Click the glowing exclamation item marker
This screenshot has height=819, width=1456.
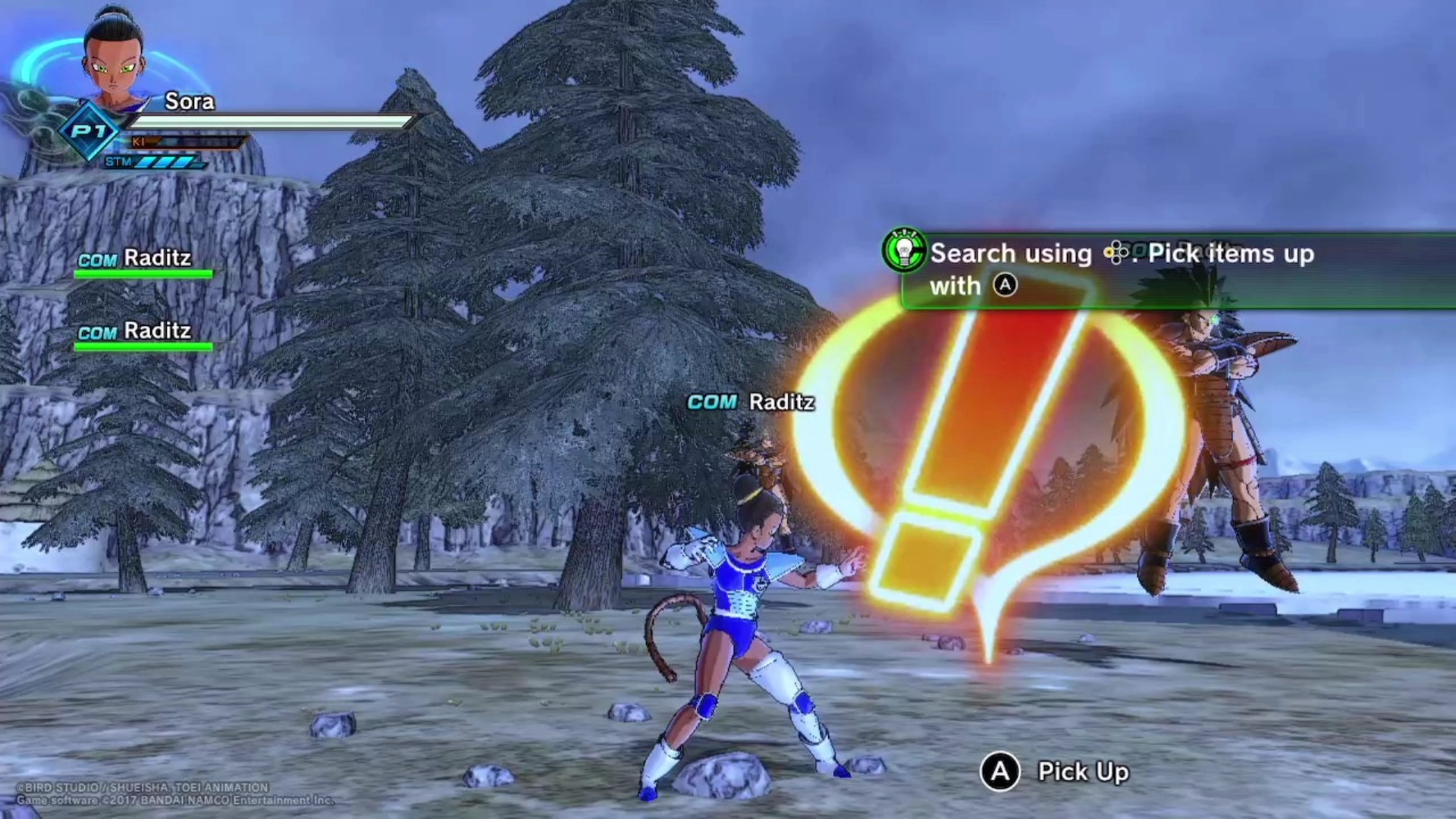(x=986, y=455)
